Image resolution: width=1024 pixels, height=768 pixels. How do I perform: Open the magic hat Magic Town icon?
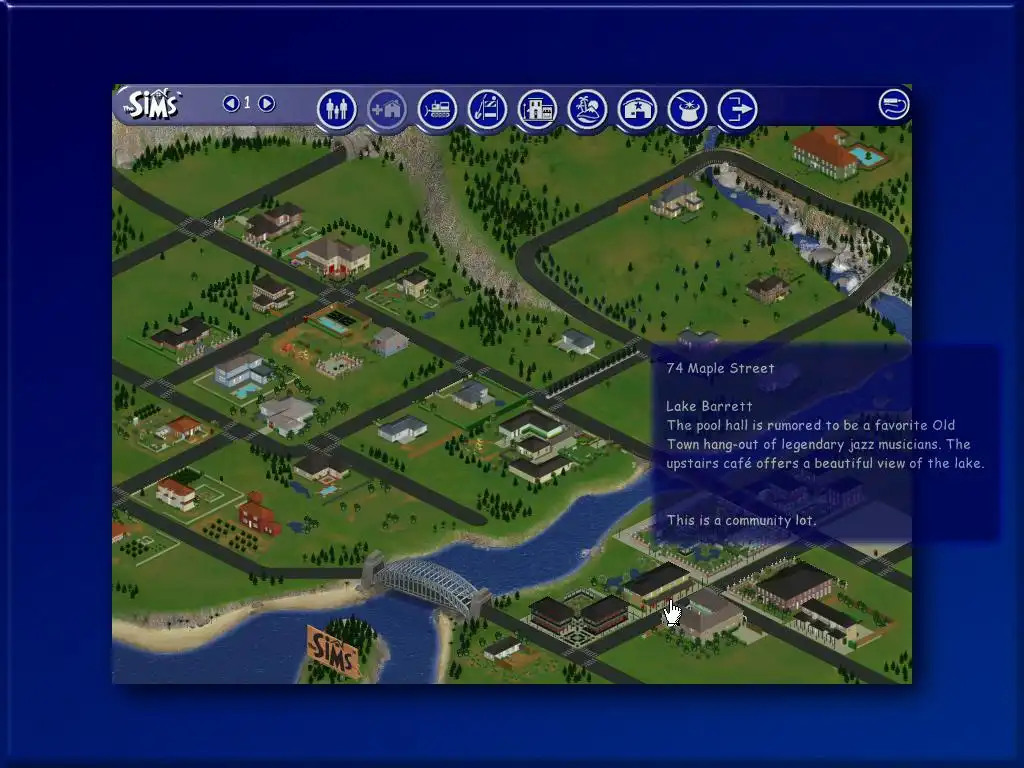click(x=687, y=109)
